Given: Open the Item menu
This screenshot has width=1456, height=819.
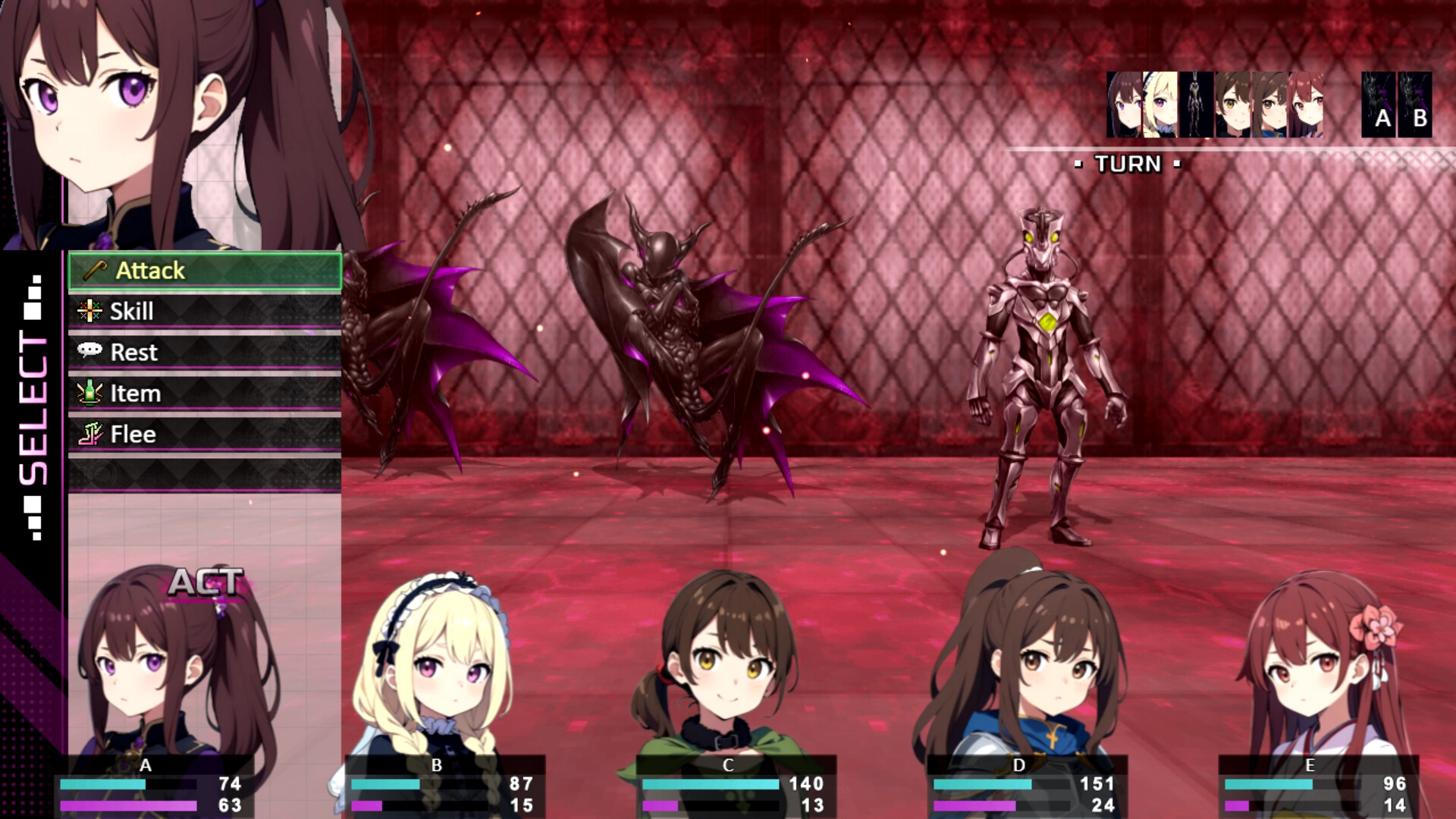Looking at the screenshot, I should coord(205,394).
